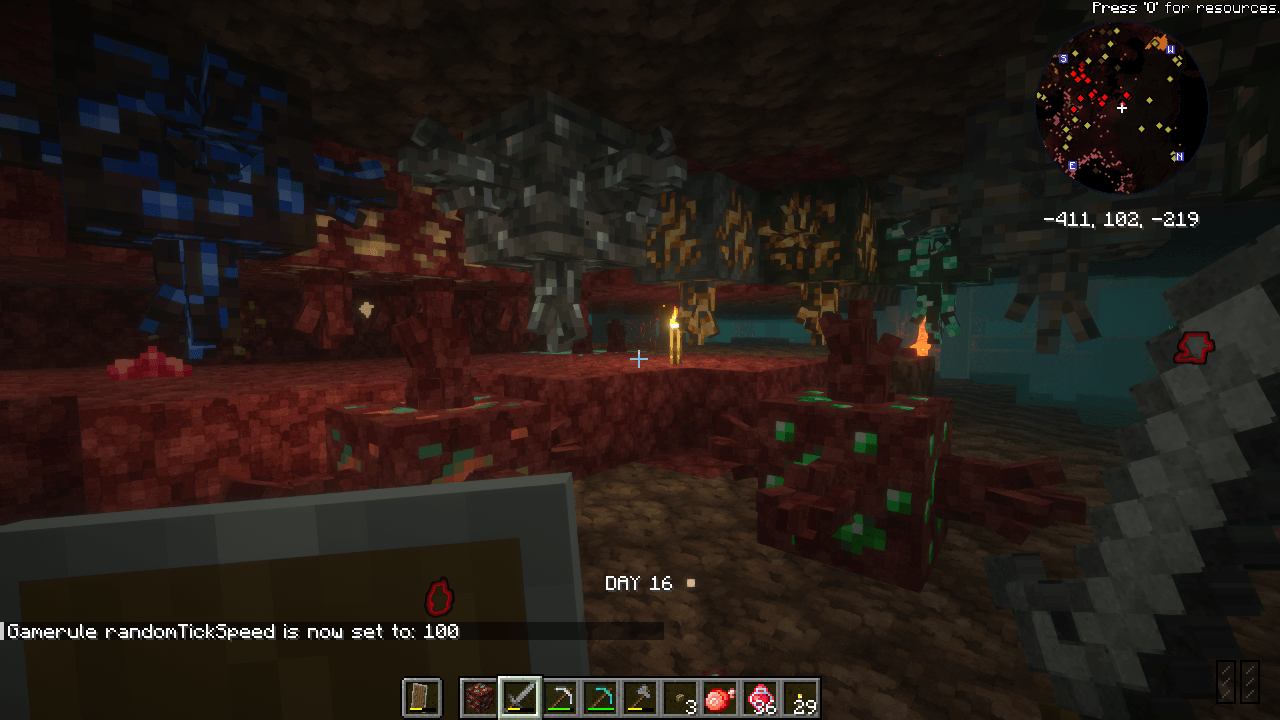Select the diamond pickaxe in the hotbar

click(x=600, y=697)
